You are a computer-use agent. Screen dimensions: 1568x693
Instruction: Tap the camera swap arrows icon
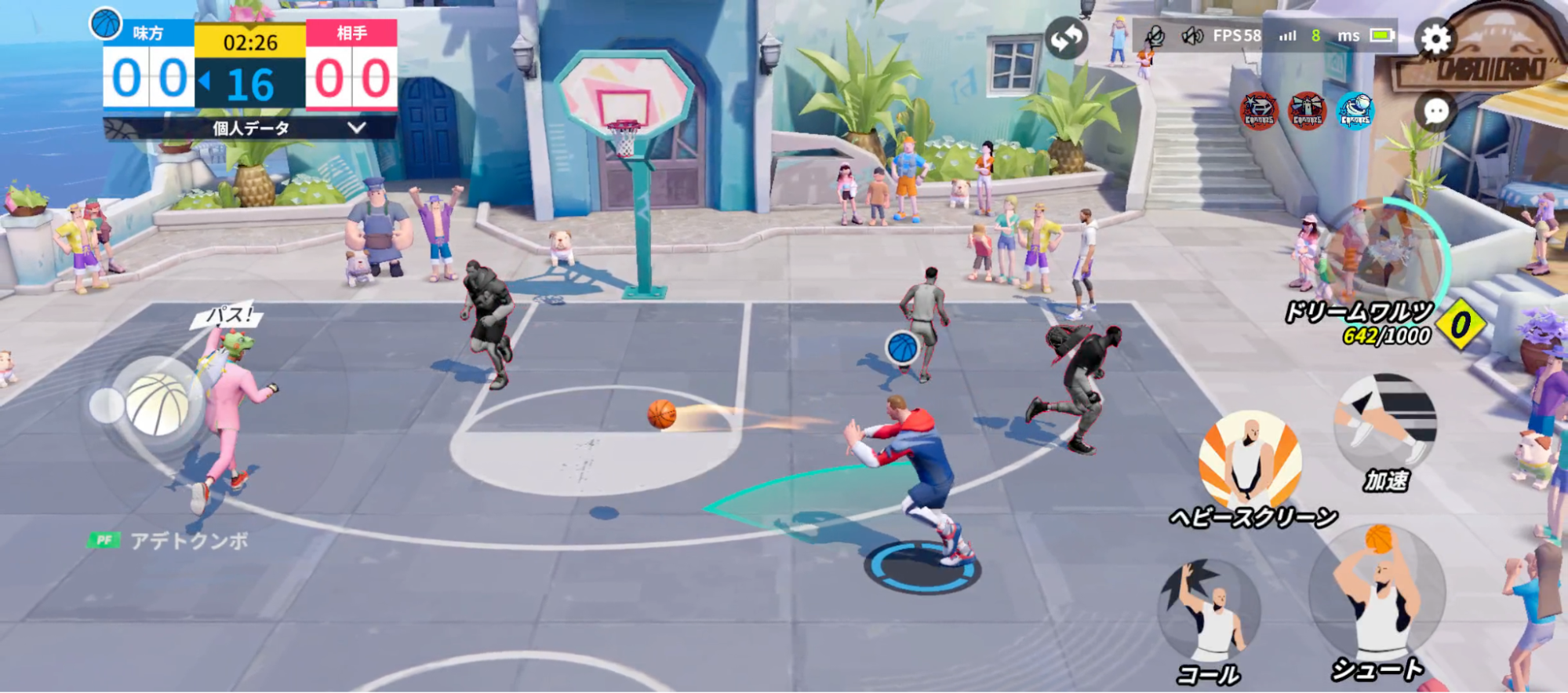(1065, 37)
